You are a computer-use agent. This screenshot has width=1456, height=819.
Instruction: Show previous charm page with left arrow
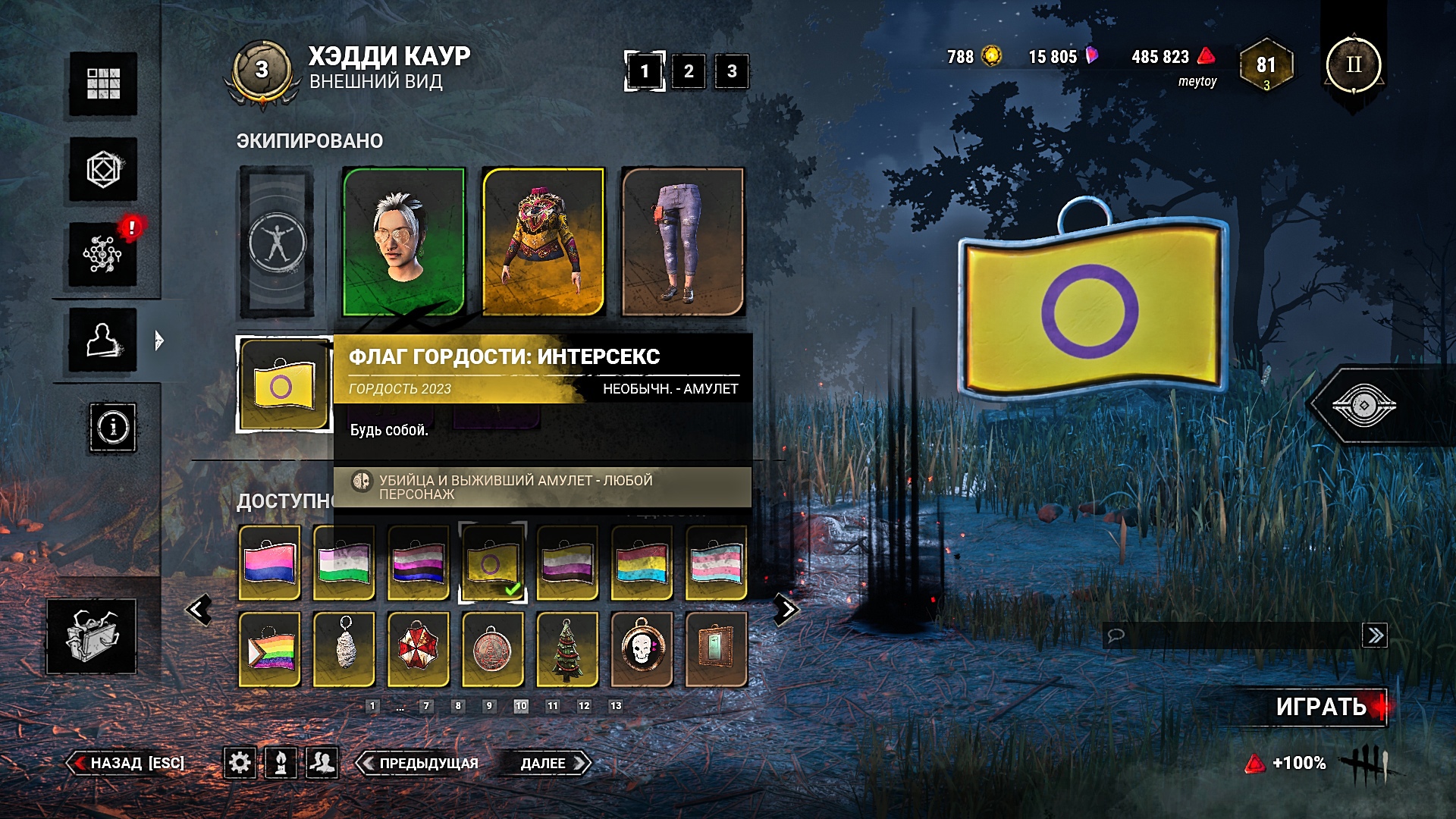coord(199,609)
